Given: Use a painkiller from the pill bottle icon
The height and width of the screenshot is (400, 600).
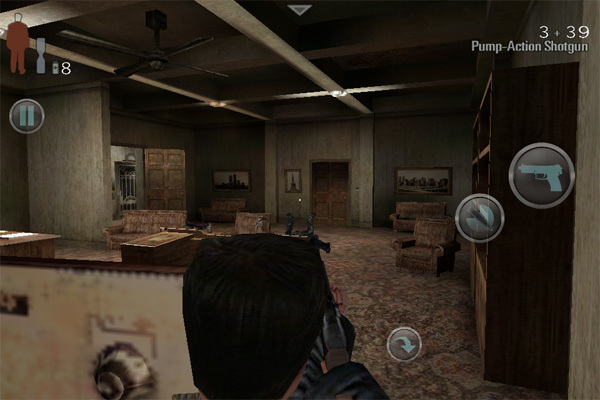Looking at the screenshot, I should point(43,56).
